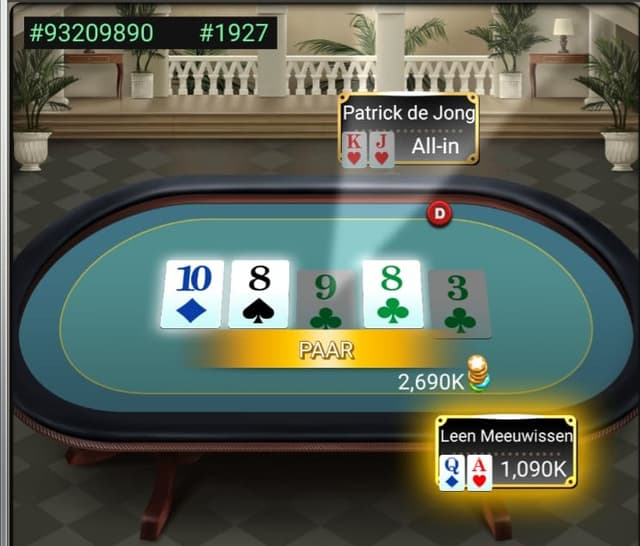The width and height of the screenshot is (640, 546).
Task: Tap the 8 of clubs community card
Action: (x=393, y=294)
